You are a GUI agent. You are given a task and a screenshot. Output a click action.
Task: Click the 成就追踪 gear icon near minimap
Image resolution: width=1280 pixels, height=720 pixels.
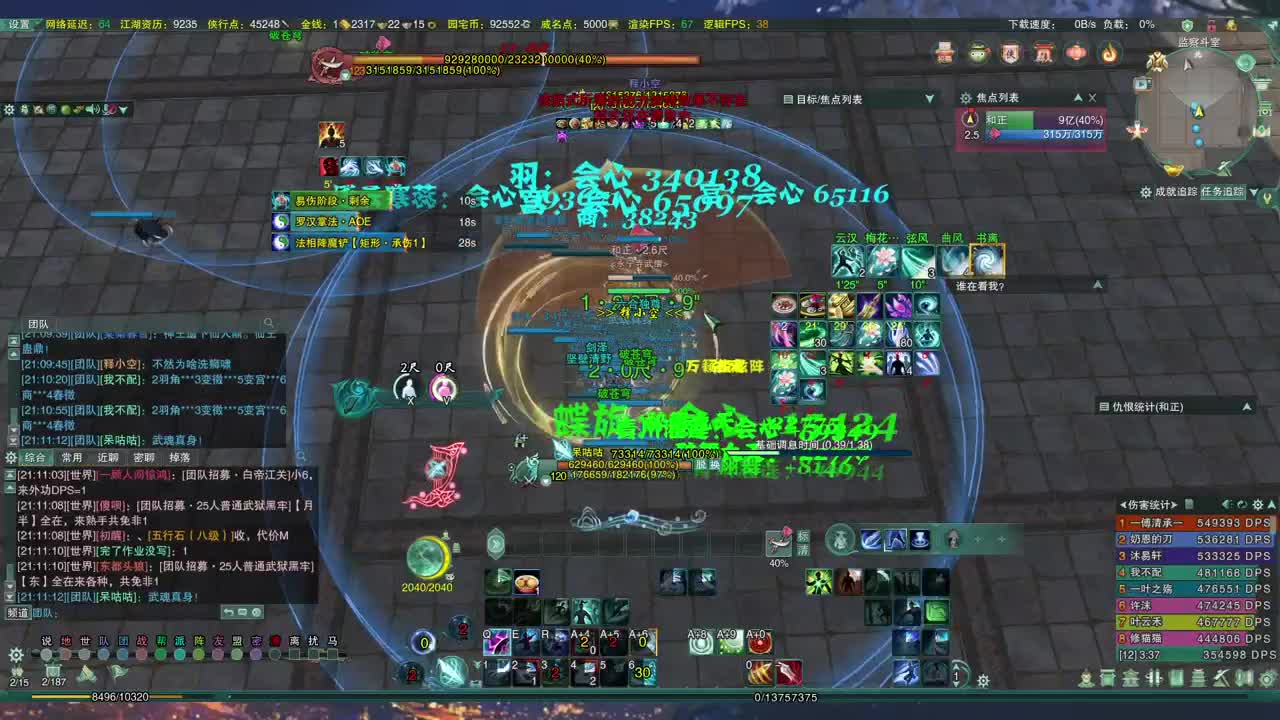click(1146, 191)
